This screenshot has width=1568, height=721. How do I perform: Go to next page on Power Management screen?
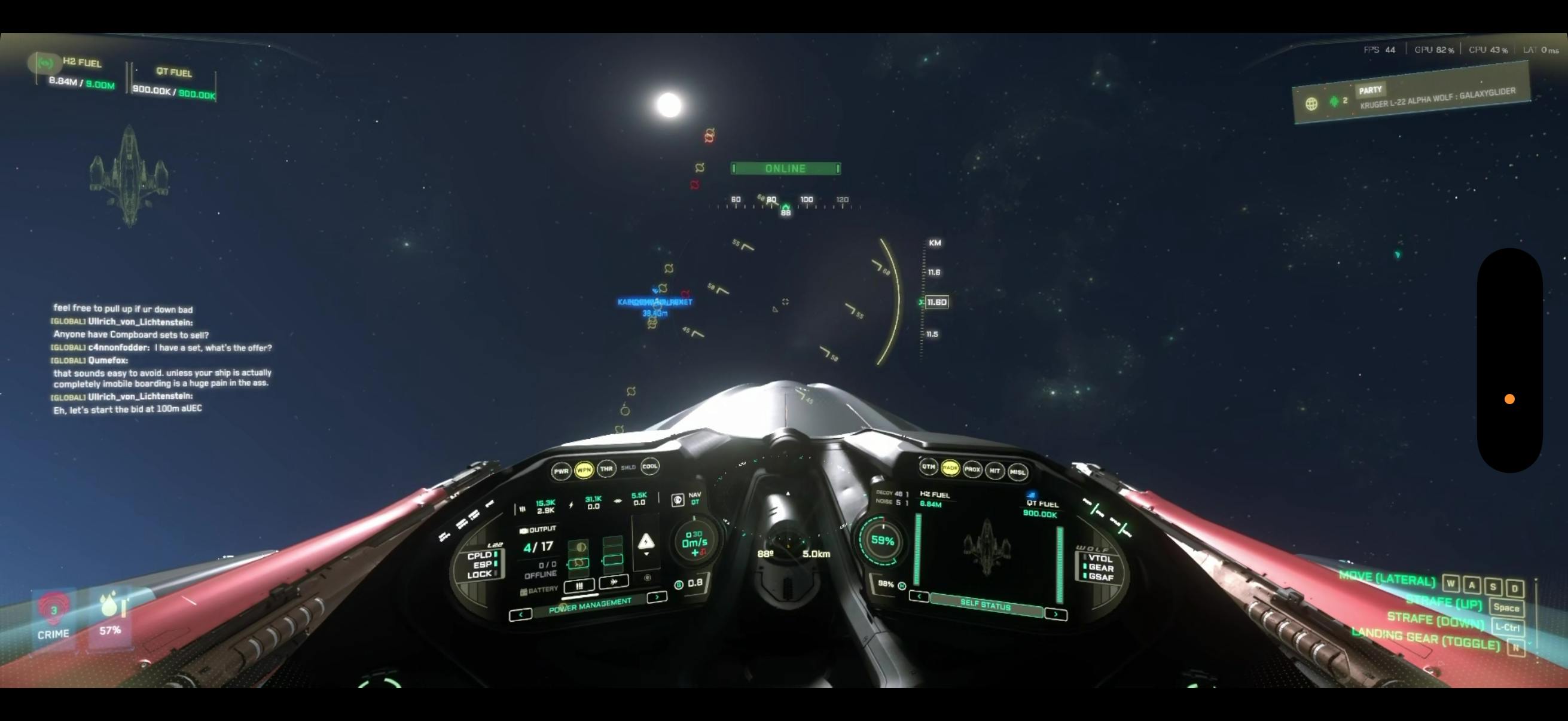point(656,597)
